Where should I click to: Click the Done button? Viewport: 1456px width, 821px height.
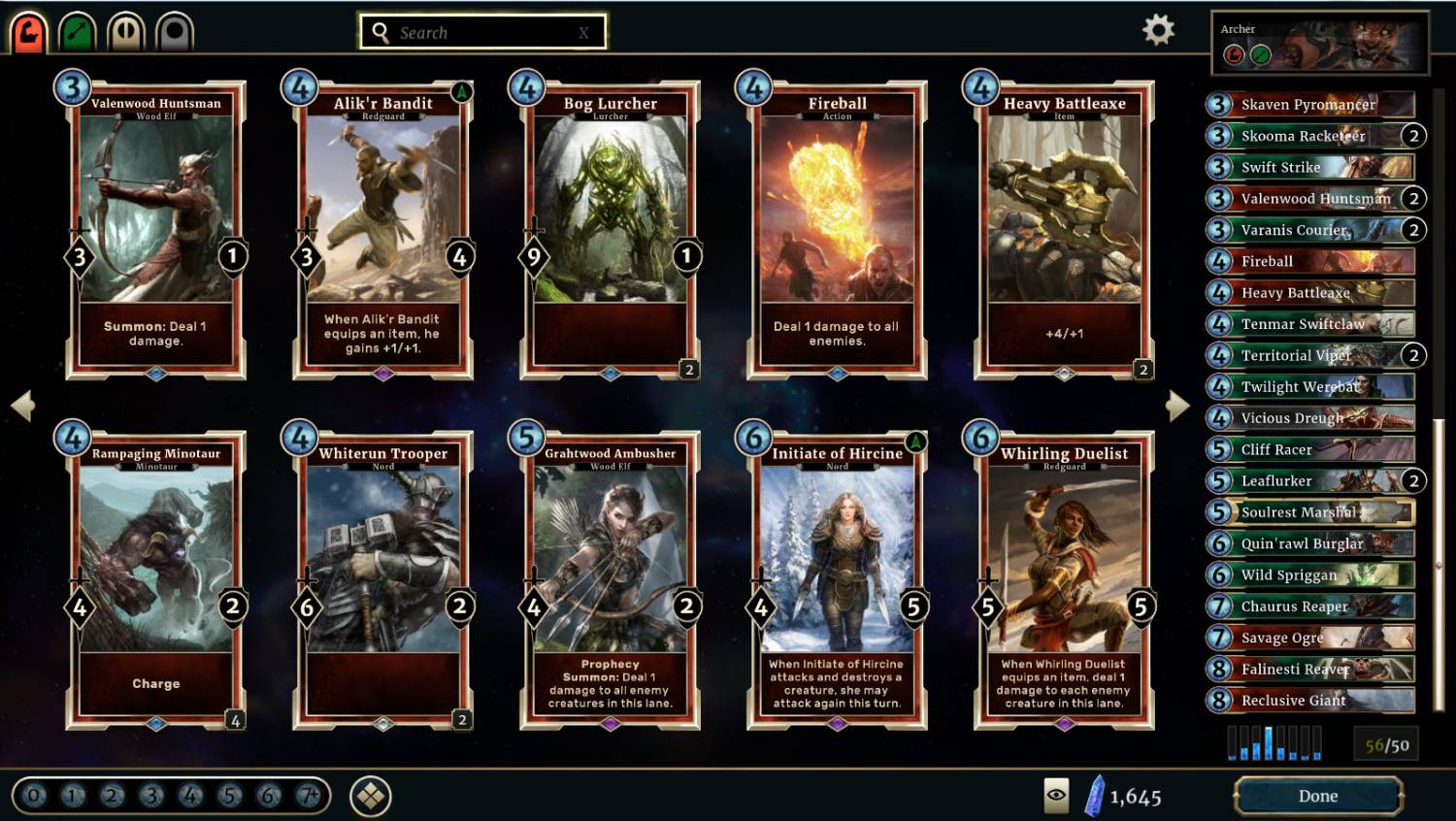tap(1317, 796)
